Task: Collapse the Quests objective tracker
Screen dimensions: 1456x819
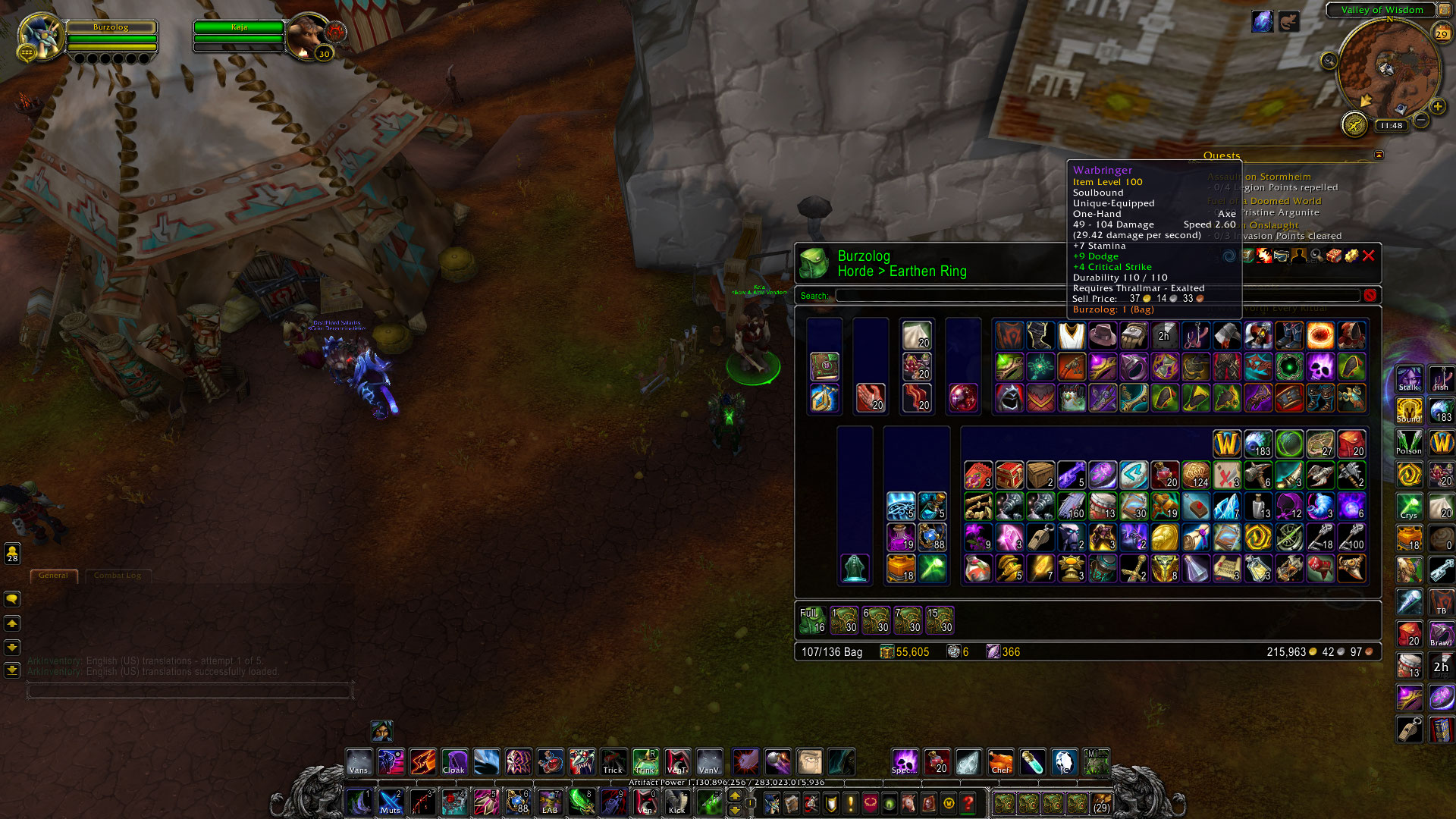Action: point(1378,154)
